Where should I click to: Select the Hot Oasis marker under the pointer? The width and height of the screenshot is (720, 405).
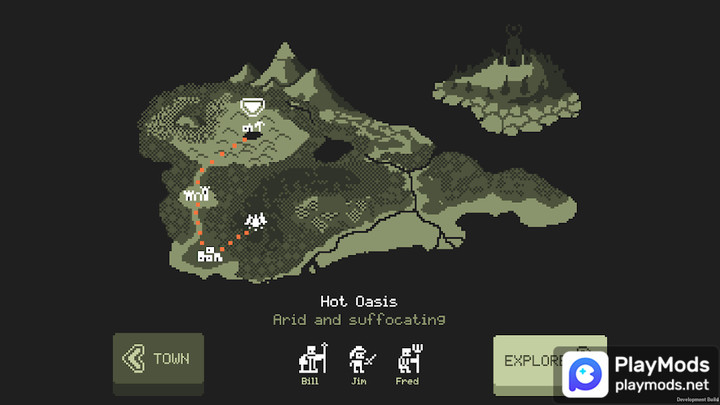[251, 127]
